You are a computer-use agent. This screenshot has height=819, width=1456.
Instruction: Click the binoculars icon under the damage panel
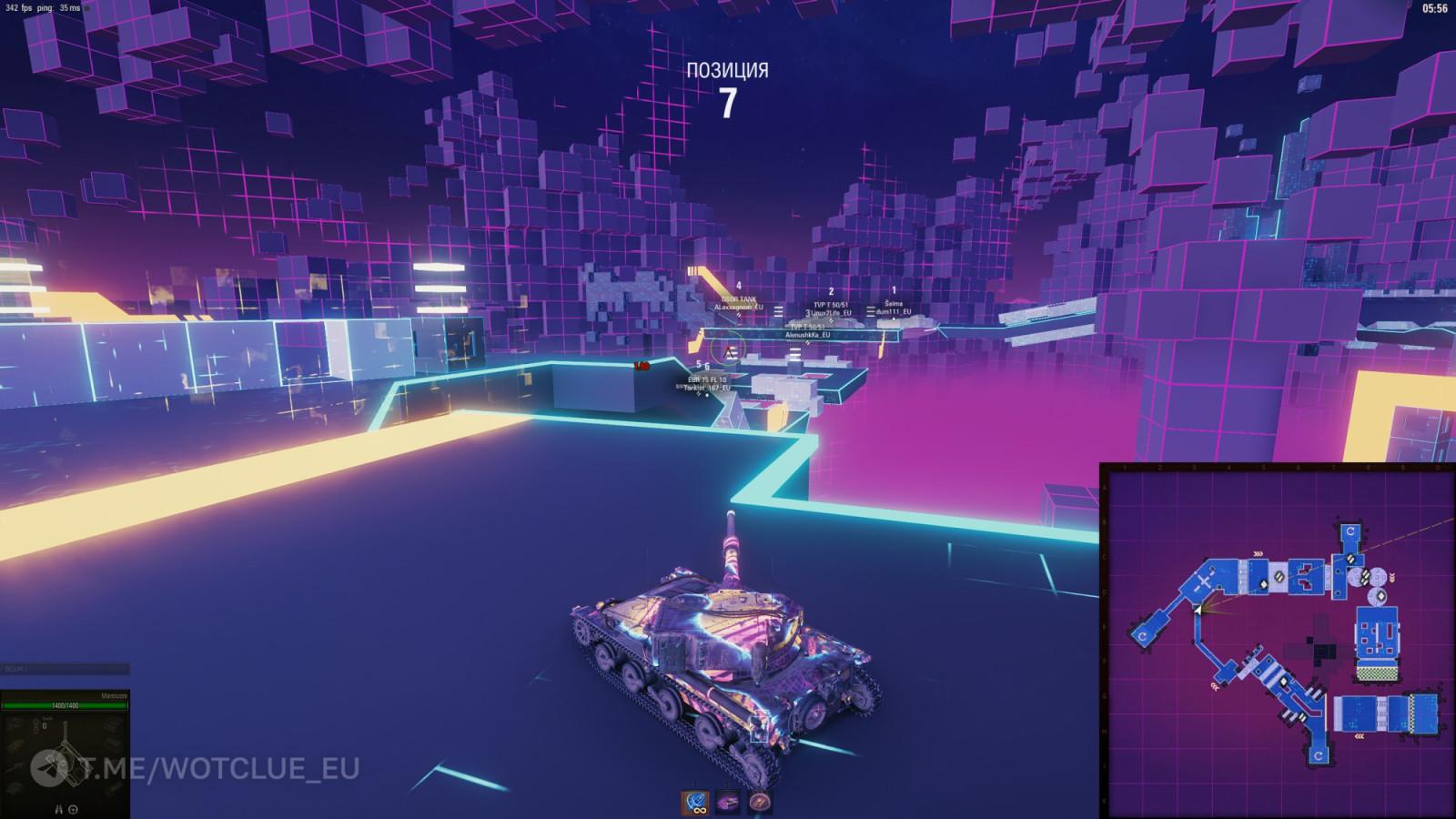pyautogui.click(x=58, y=808)
